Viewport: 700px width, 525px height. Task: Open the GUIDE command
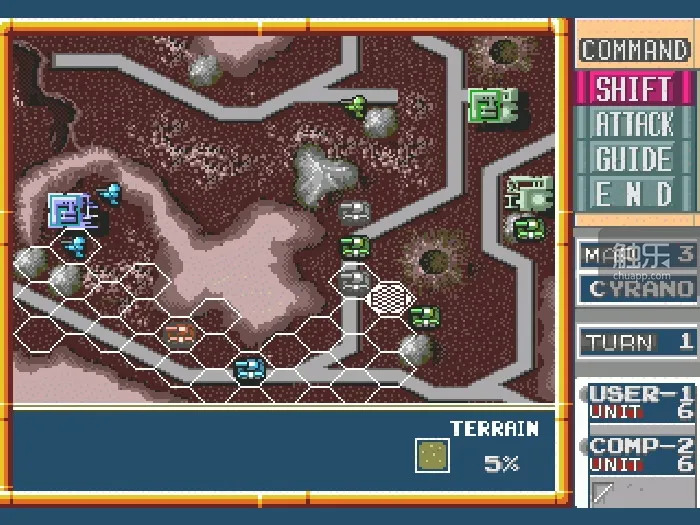click(634, 159)
